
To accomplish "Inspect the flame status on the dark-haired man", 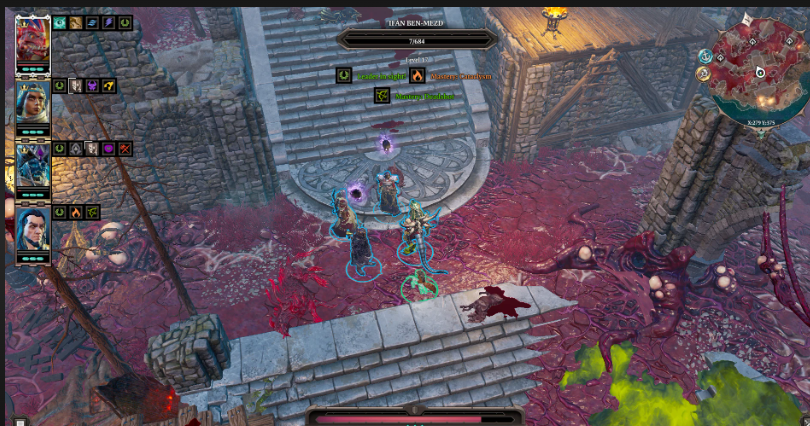I will point(76,212).
